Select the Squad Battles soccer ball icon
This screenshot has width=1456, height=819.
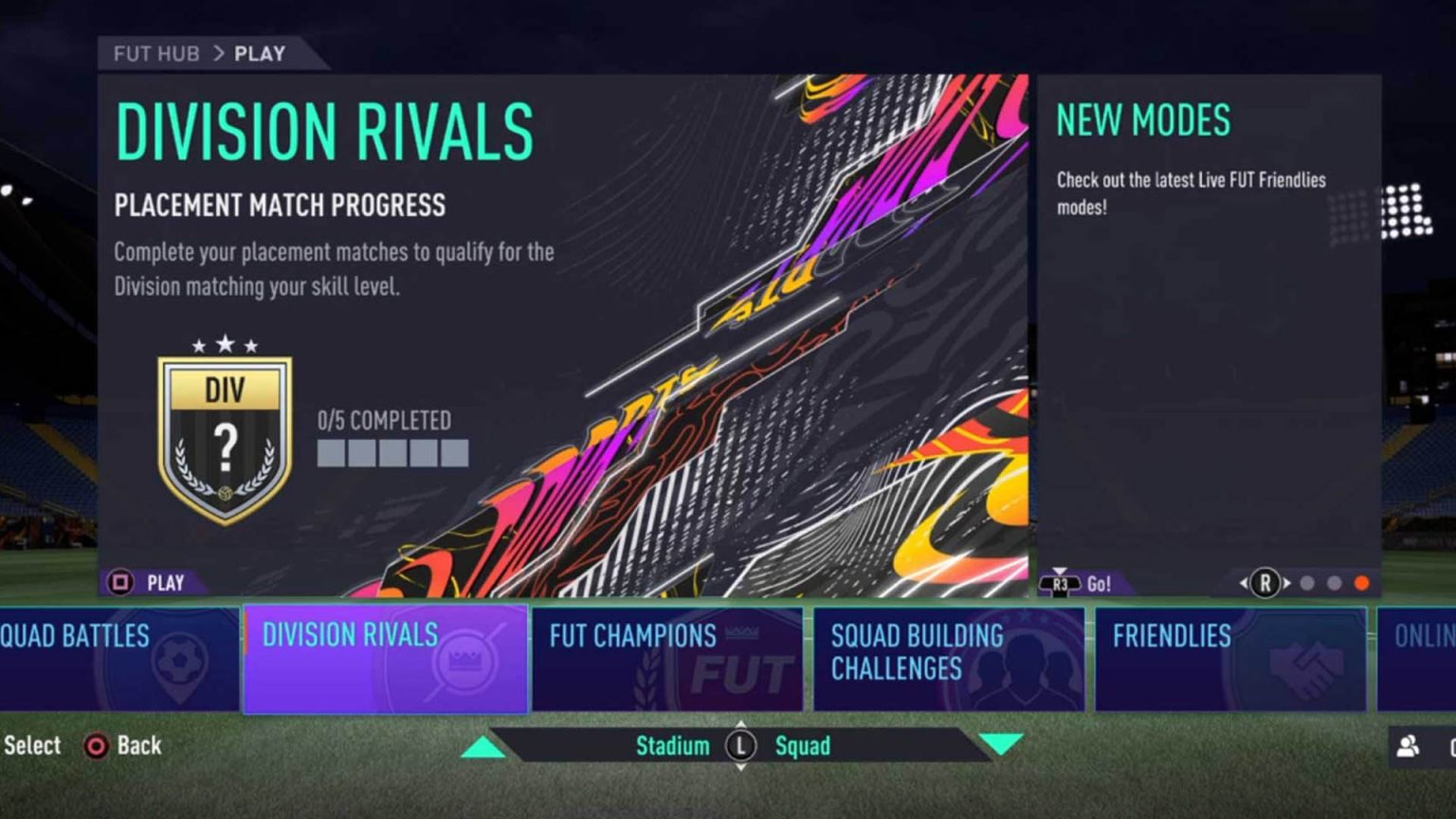[x=180, y=657]
